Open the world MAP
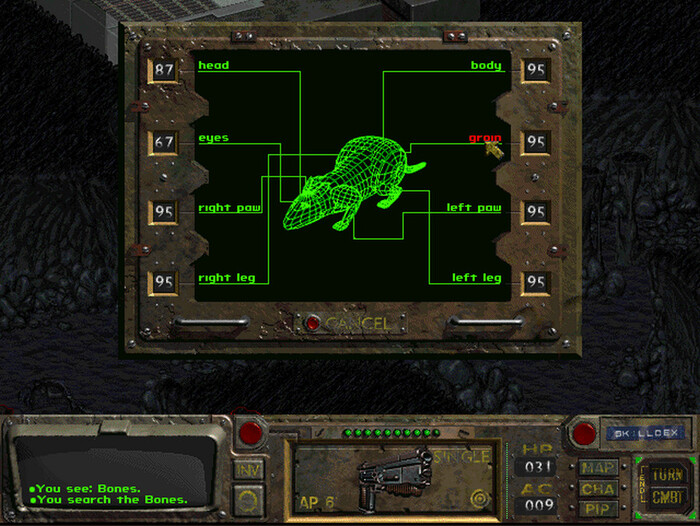 point(597,467)
